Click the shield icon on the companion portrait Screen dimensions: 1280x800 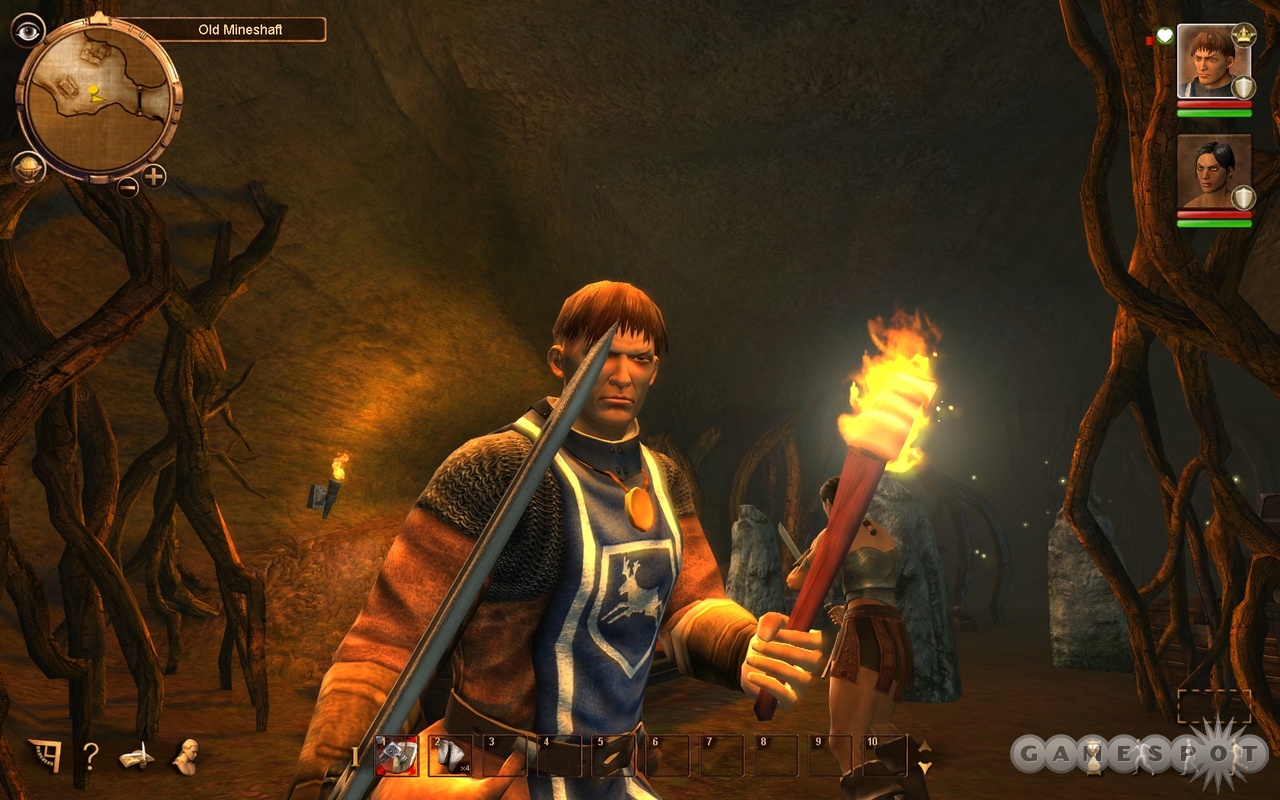click(1243, 197)
